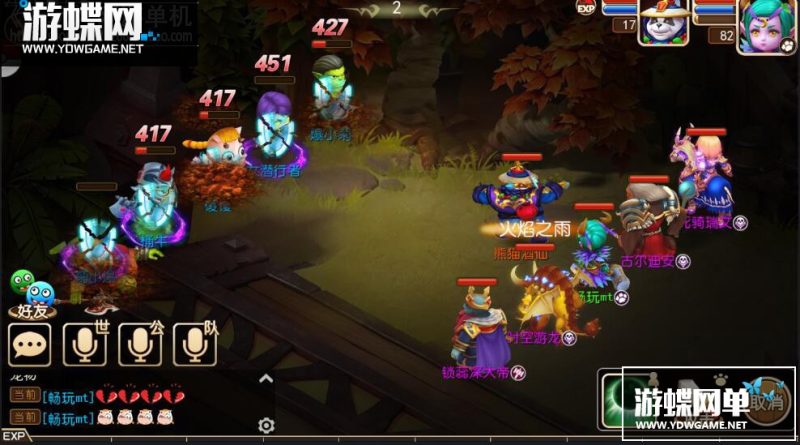Open the chat speech bubble button

tap(30, 345)
